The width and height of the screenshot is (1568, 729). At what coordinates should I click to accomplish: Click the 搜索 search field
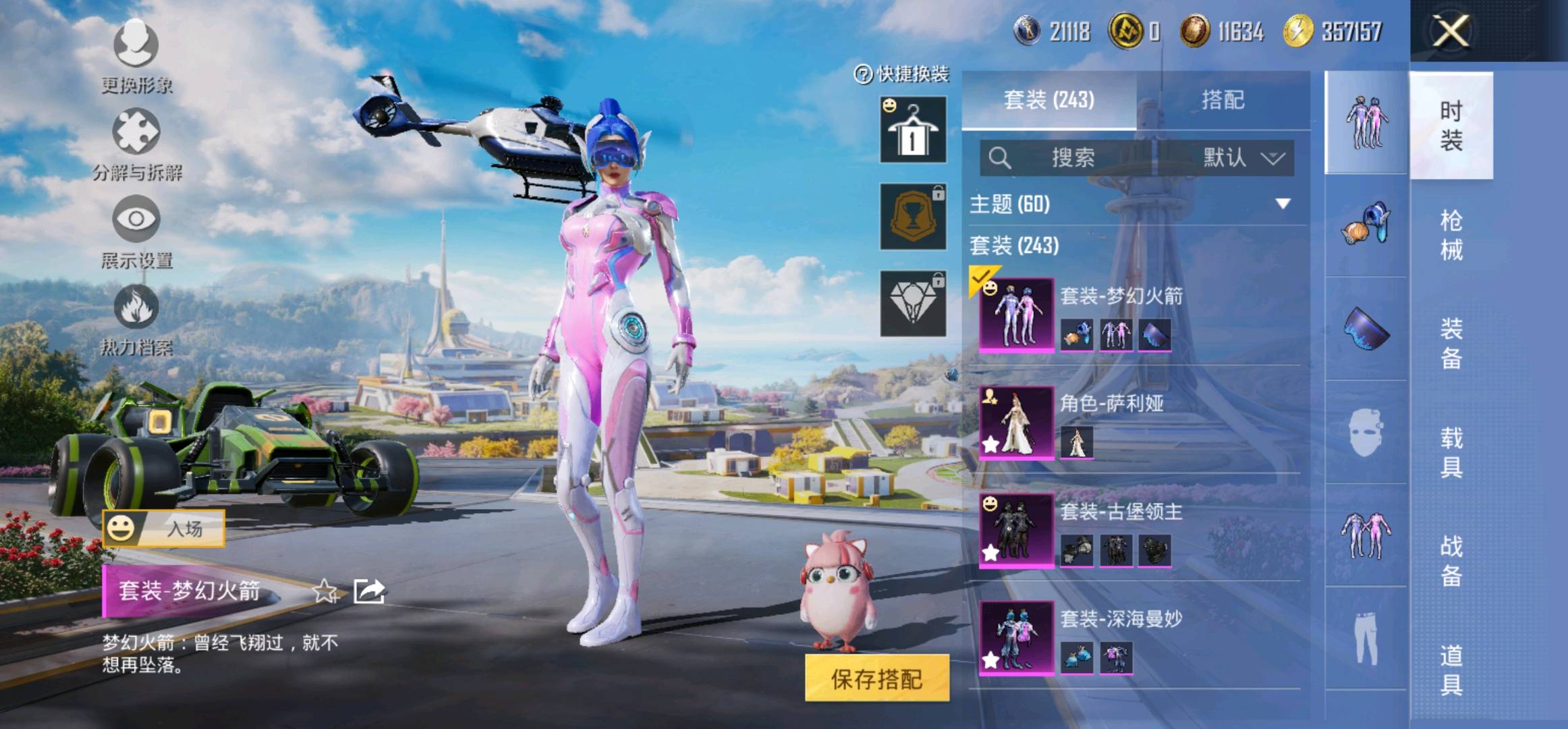click(1066, 158)
